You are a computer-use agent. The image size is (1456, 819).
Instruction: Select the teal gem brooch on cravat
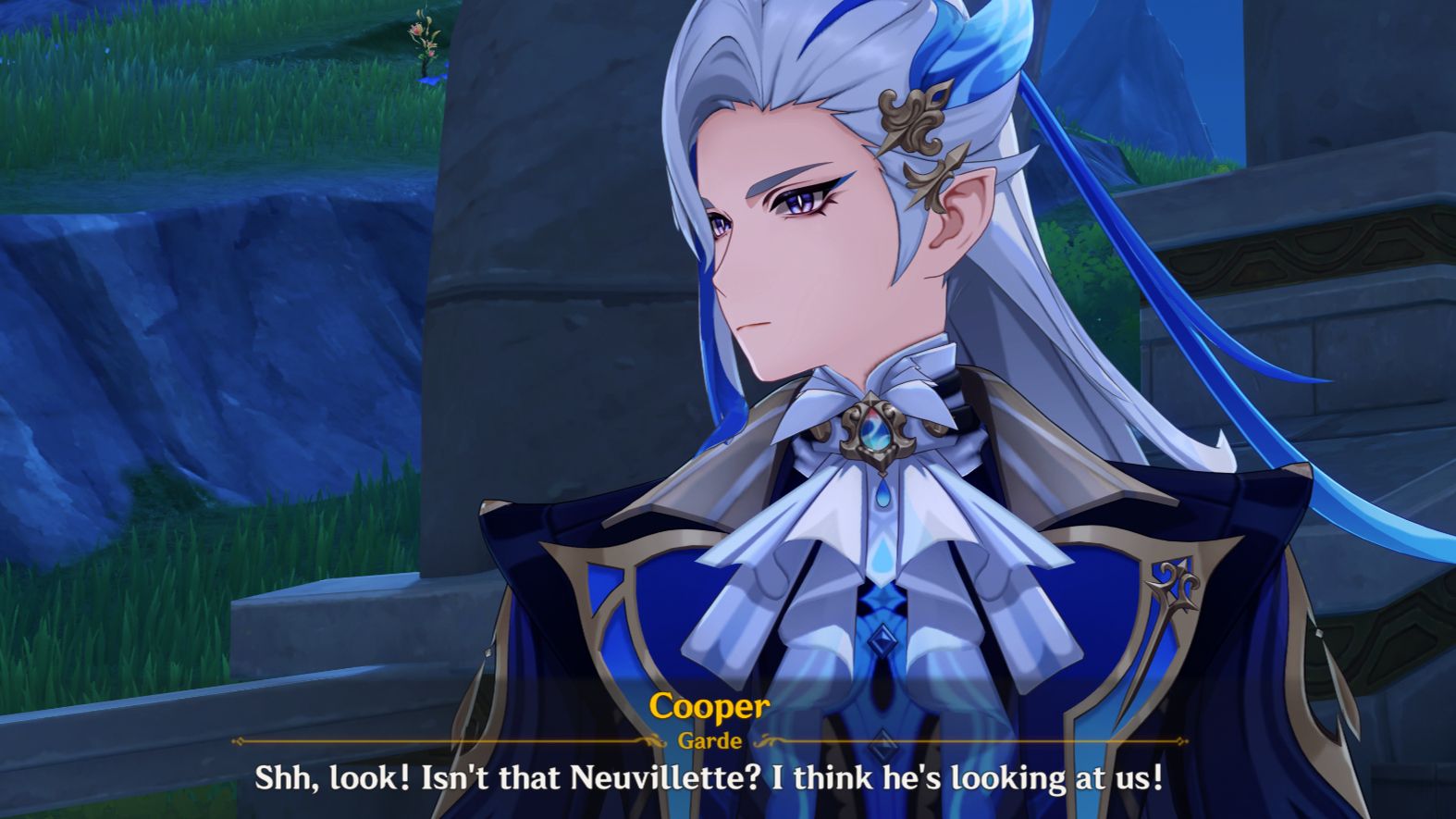coord(873,431)
